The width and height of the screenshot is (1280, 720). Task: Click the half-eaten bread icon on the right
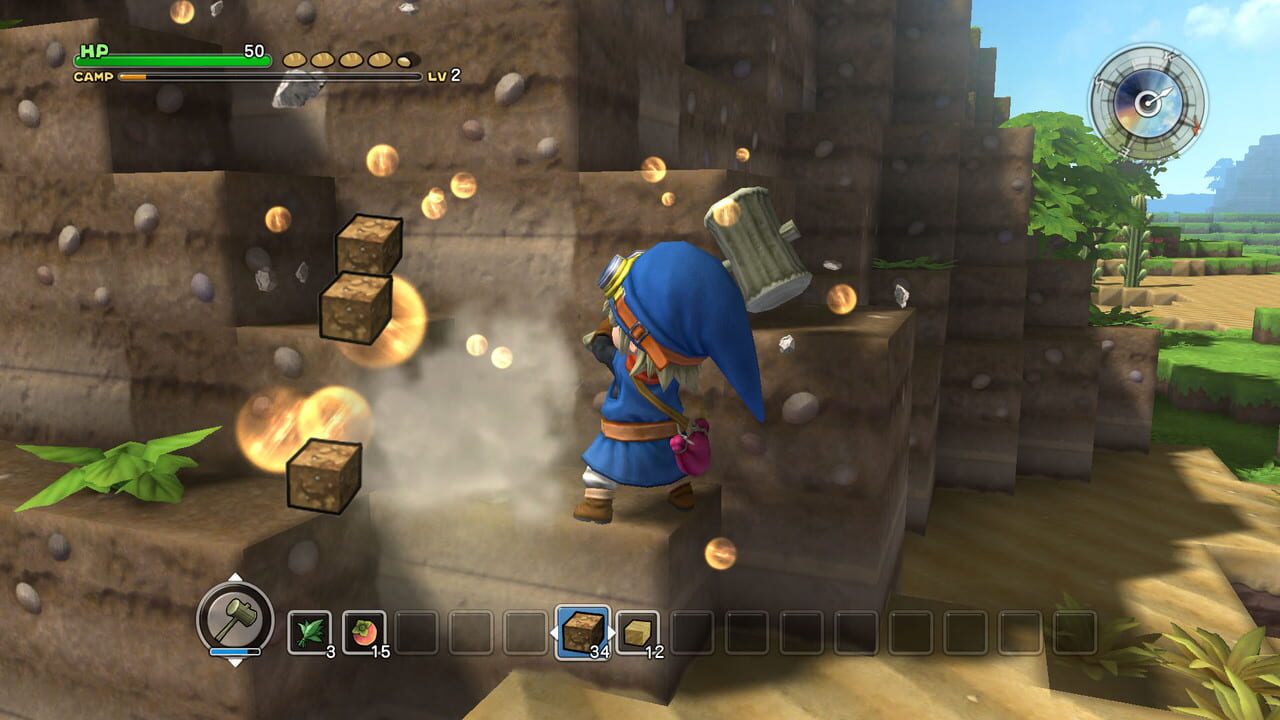pyautogui.click(x=405, y=61)
